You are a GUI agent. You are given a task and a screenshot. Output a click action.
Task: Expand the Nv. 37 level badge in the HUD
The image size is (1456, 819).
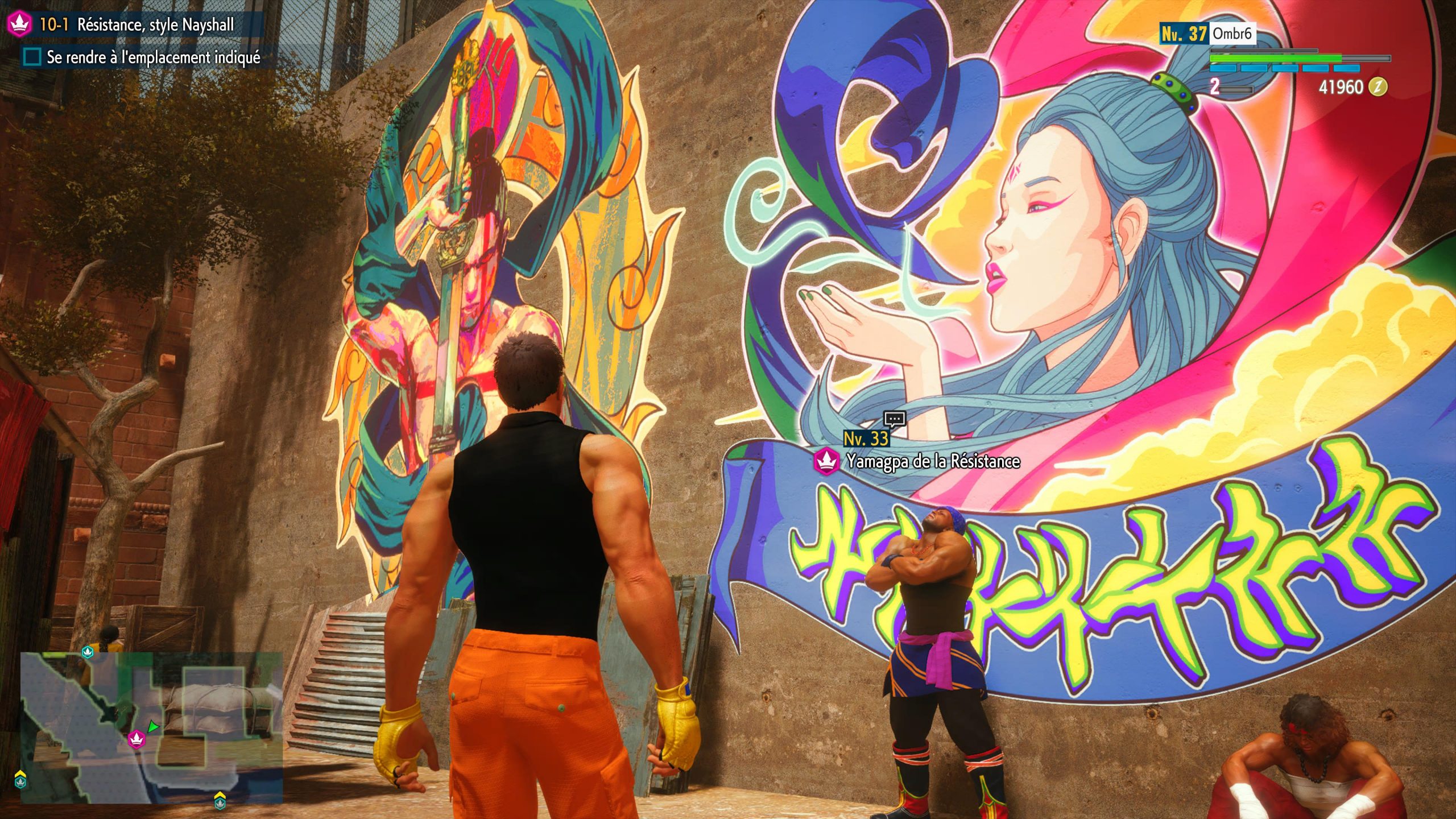tap(1185, 34)
